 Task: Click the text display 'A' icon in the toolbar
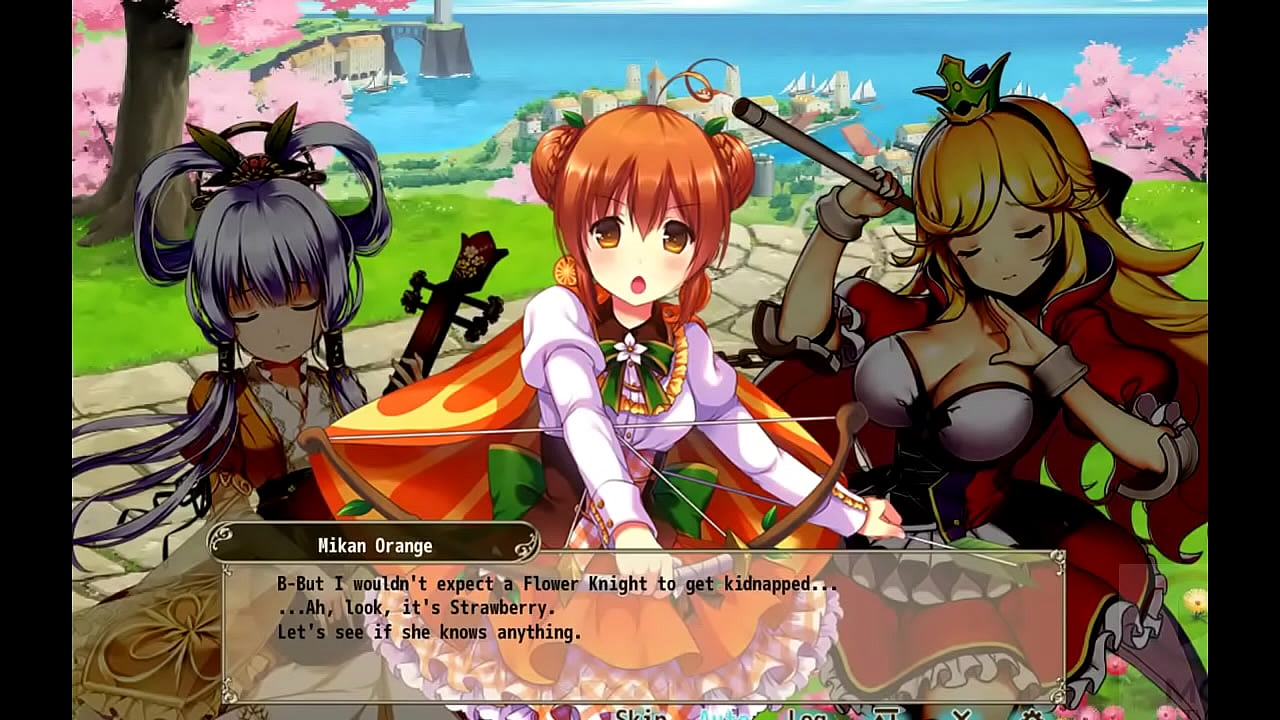coord(888,714)
